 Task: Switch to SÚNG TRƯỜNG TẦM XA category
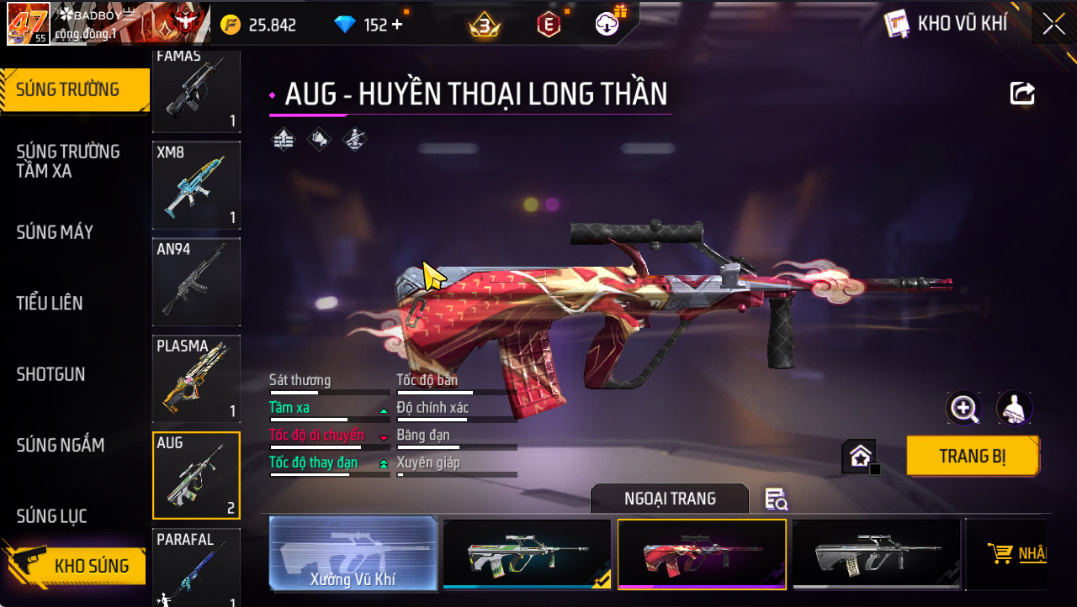click(x=68, y=161)
